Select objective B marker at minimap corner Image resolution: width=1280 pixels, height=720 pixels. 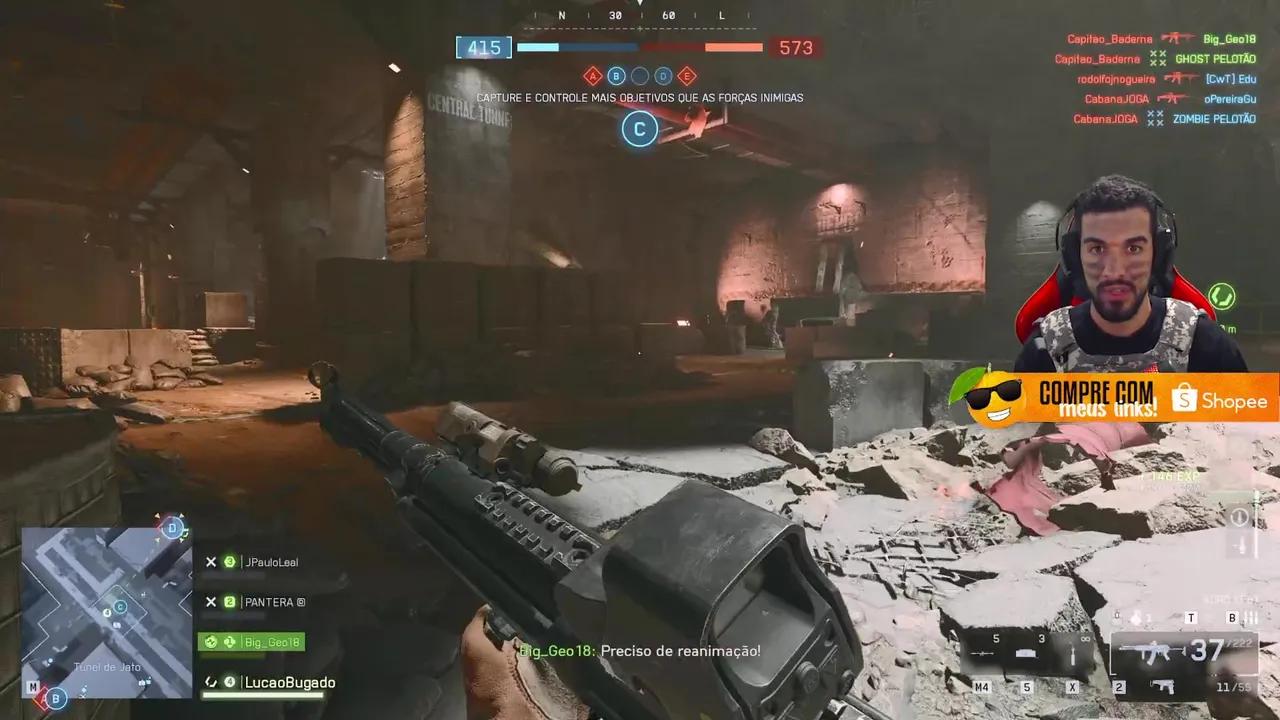tap(56, 698)
